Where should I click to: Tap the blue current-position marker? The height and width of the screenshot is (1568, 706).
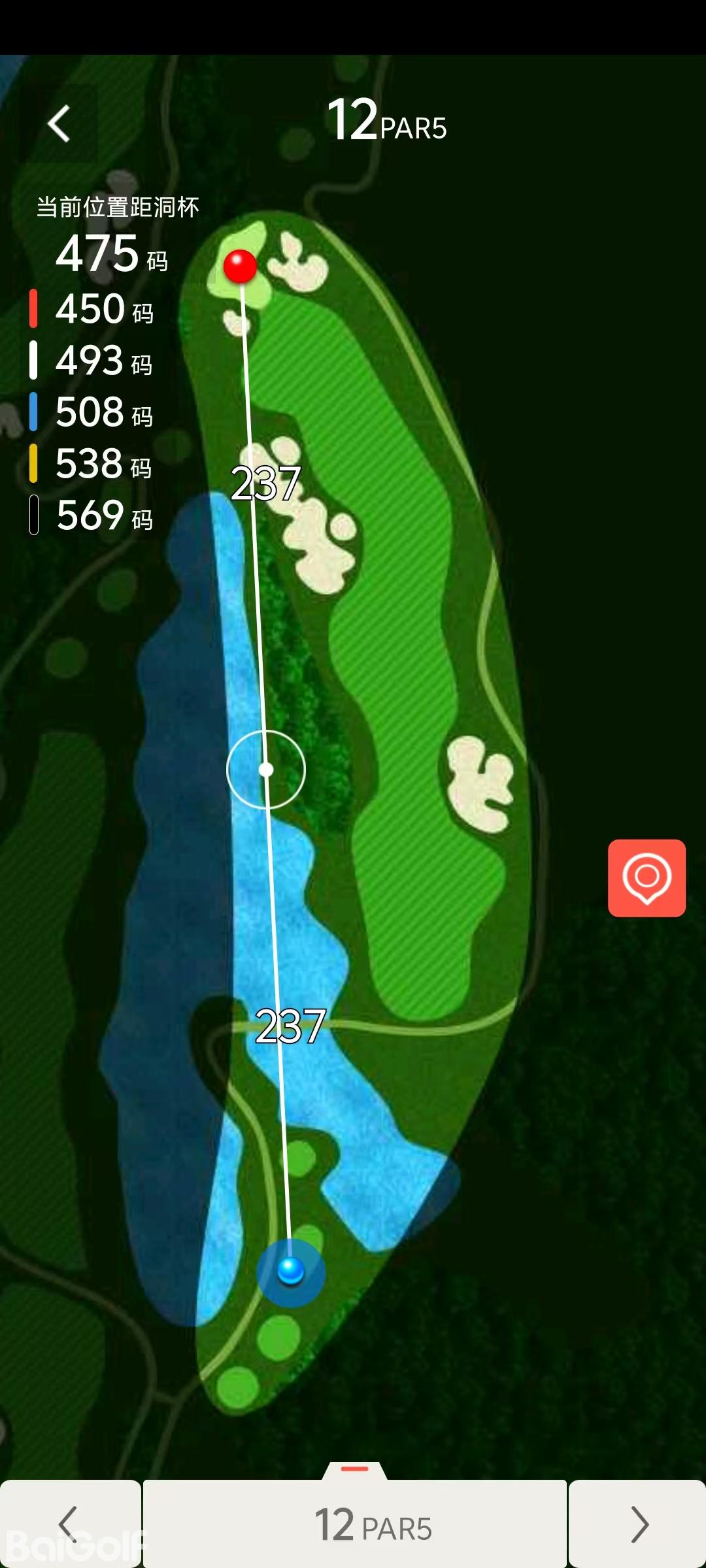click(291, 1271)
